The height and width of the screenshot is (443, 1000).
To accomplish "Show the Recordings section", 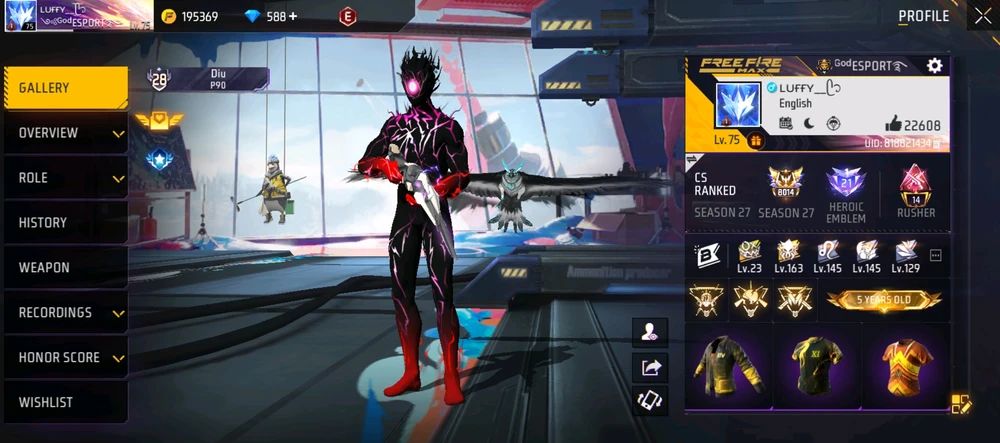I will (65, 313).
